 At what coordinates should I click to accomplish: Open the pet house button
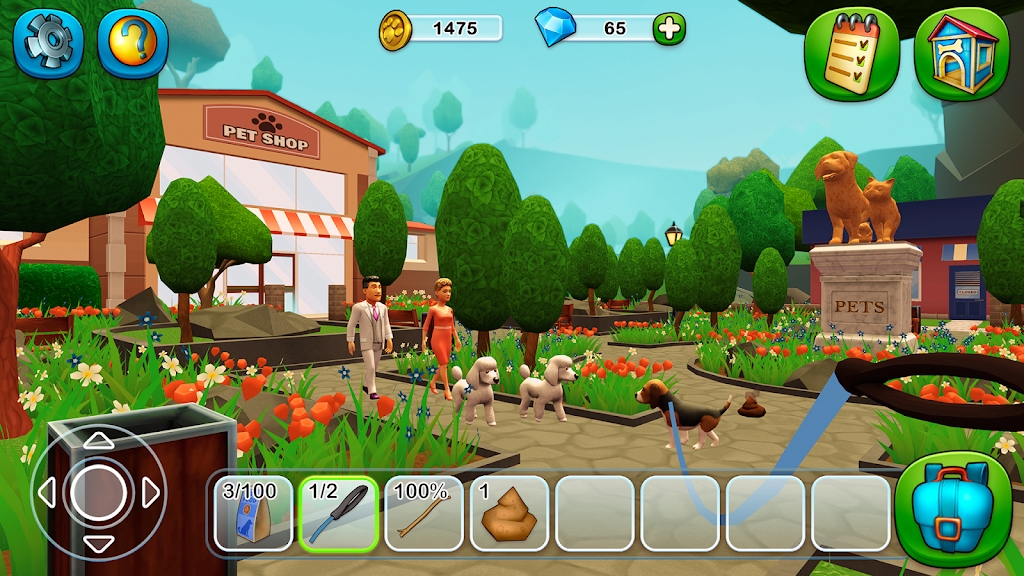pos(962,55)
